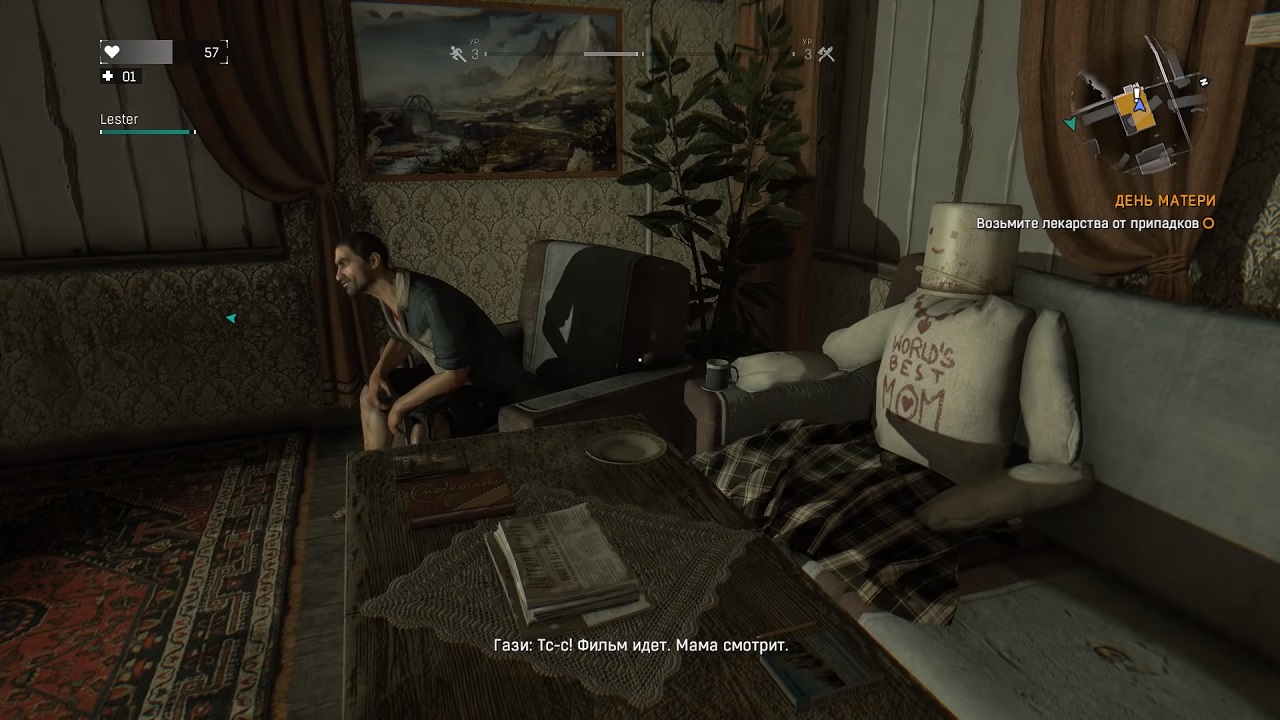Click the power crossed-tools level icon

(826, 54)
